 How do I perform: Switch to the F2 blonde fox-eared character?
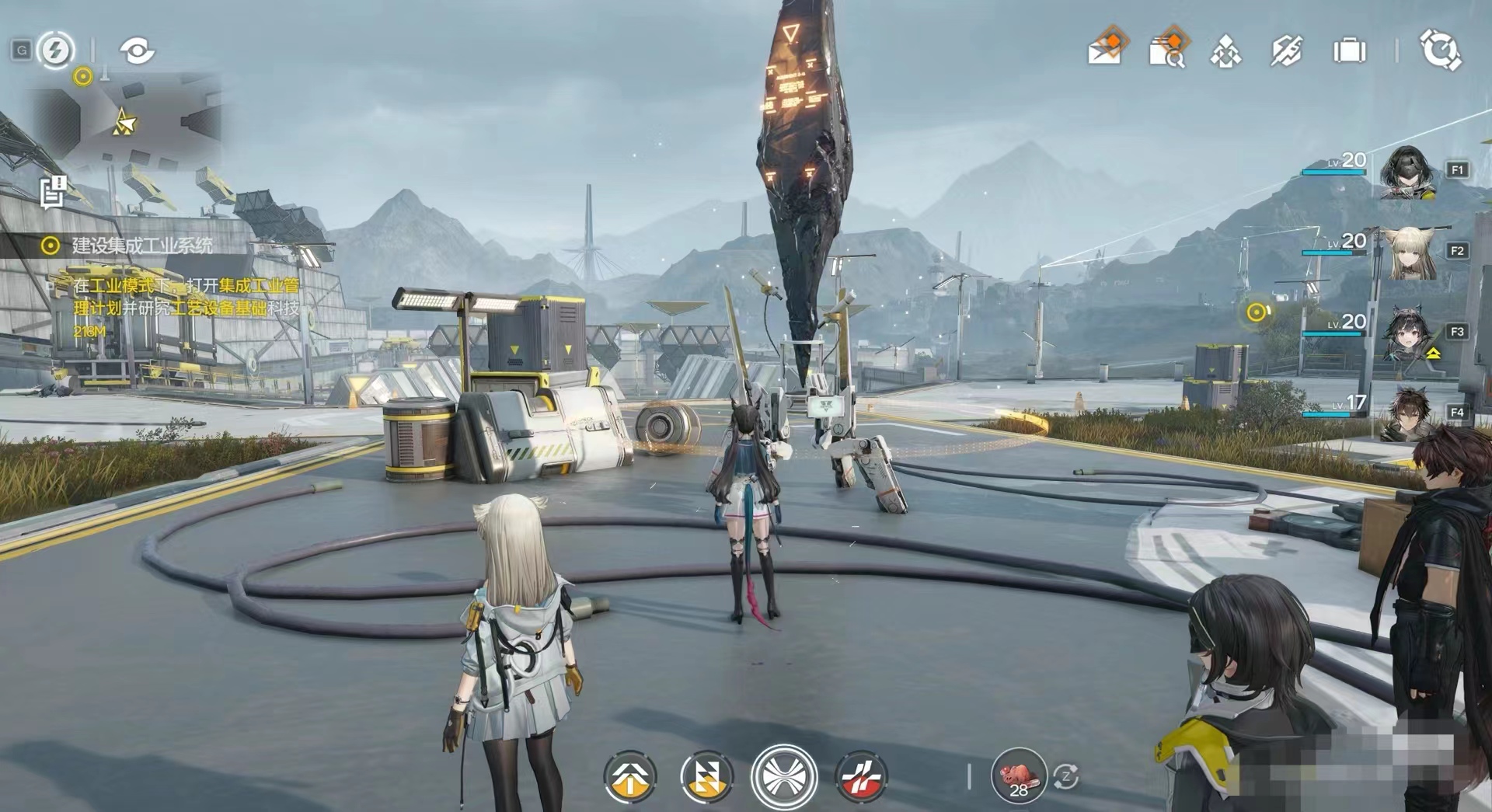click(x=1407, y=253)
